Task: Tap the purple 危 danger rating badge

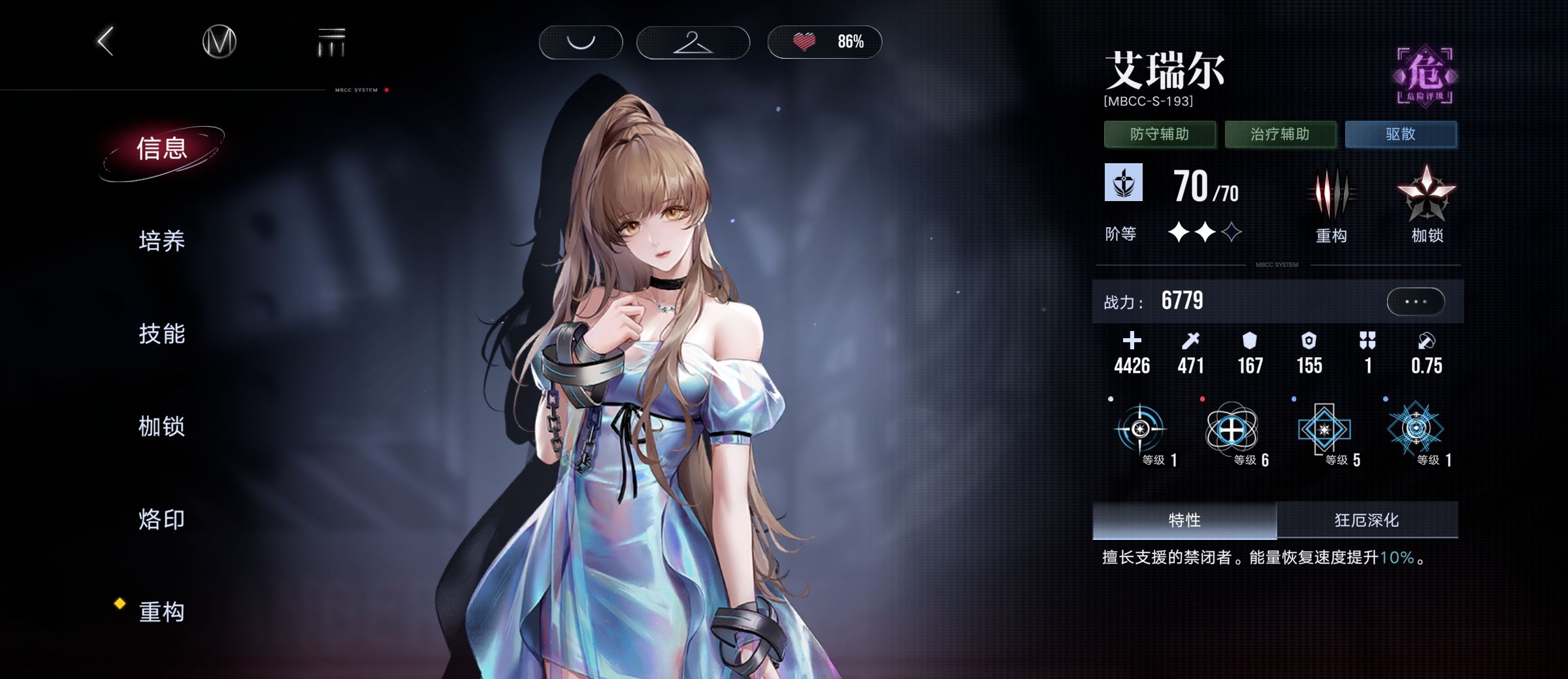Action: click(1425, 76)
